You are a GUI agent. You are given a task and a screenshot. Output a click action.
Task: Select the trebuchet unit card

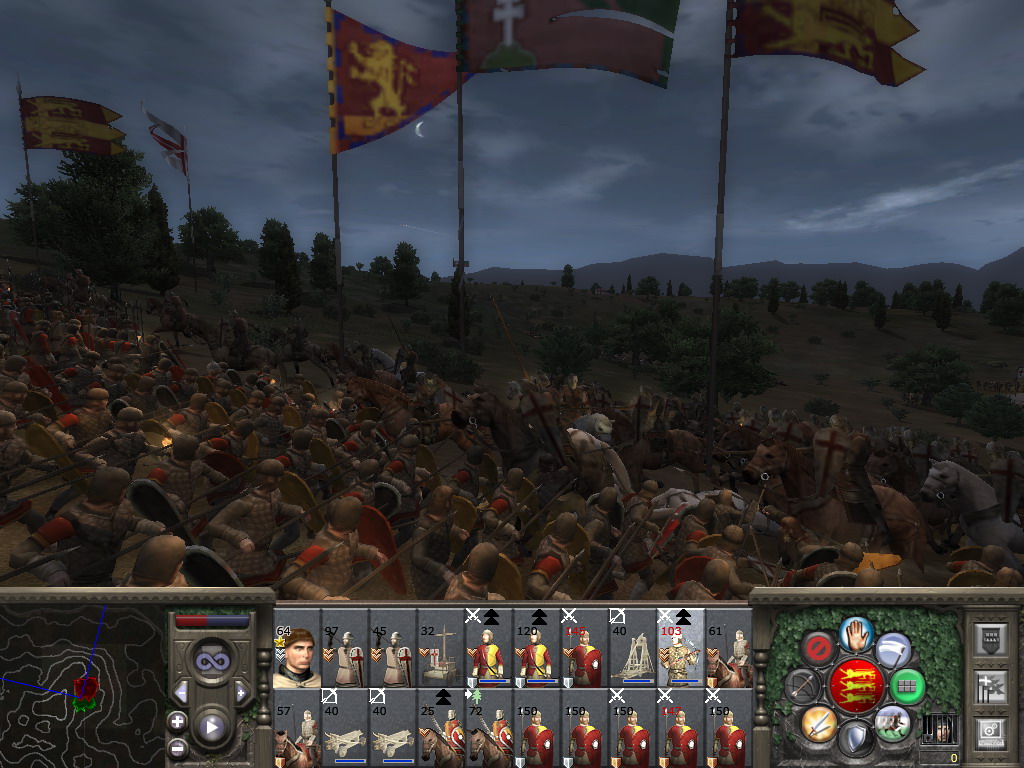(632, 652)
